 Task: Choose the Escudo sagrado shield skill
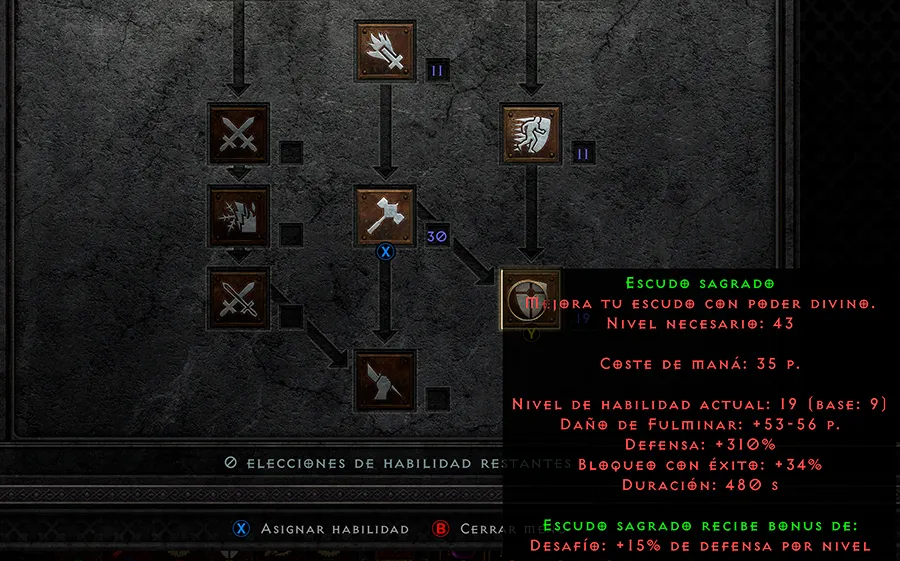point(531,300)
